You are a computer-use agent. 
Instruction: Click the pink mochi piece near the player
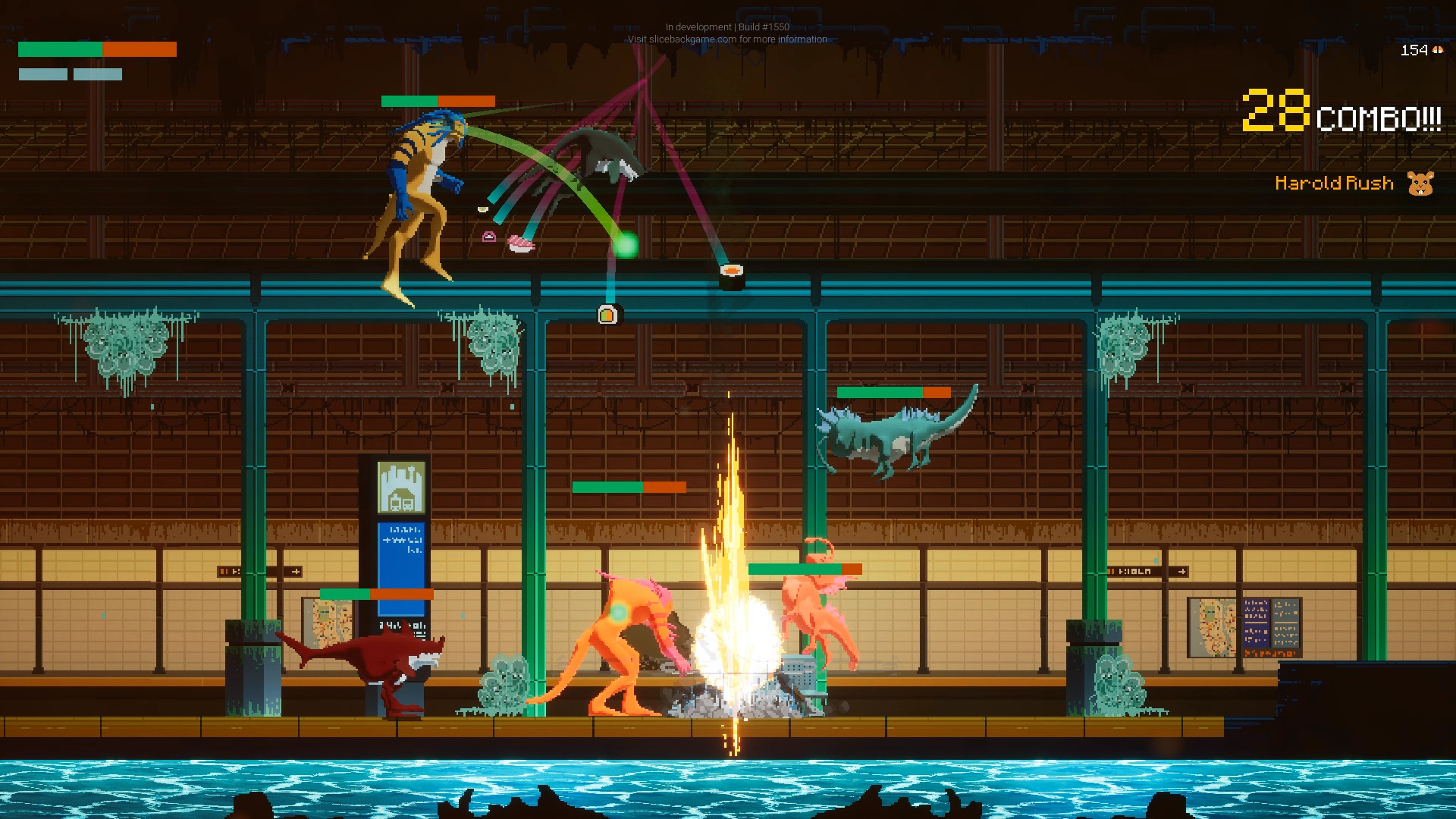[x=489, y=237]
